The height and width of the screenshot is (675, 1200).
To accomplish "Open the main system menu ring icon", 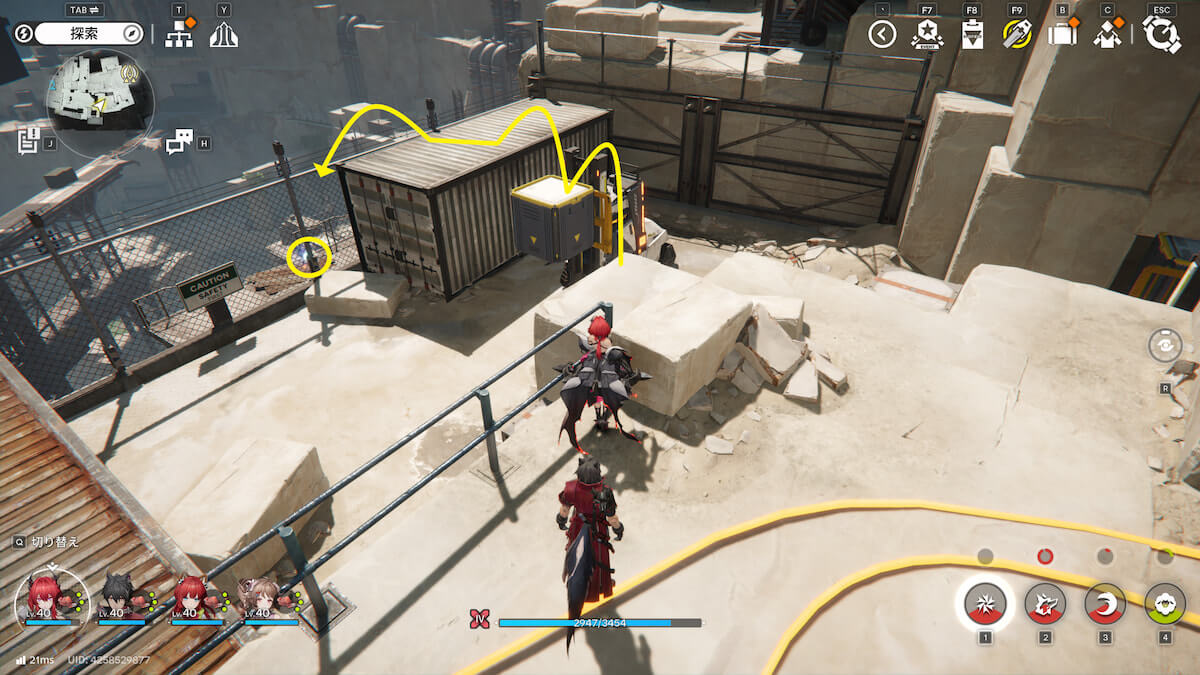I will pos(1161,35).
